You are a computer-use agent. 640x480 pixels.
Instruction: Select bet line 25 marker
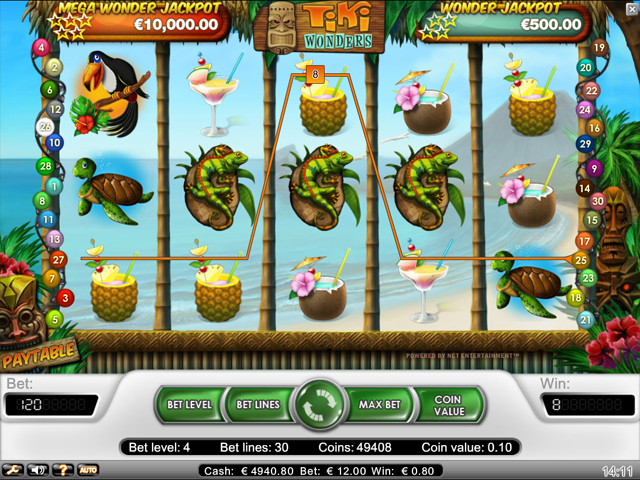pyautogui.click(x=580, y=260)
